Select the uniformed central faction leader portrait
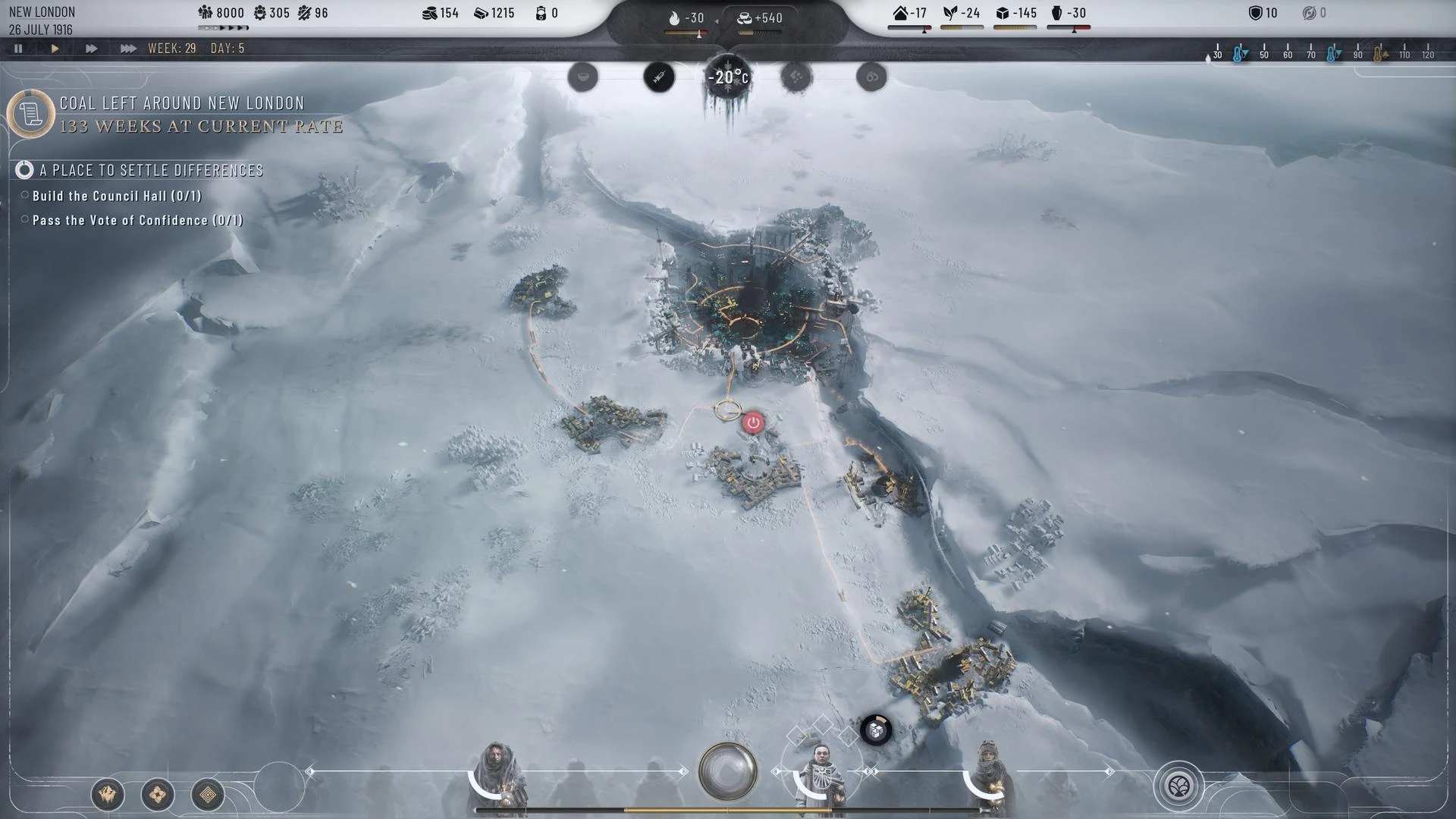Viewport: 1456px width, 819px height. click(x=820, y=775)
